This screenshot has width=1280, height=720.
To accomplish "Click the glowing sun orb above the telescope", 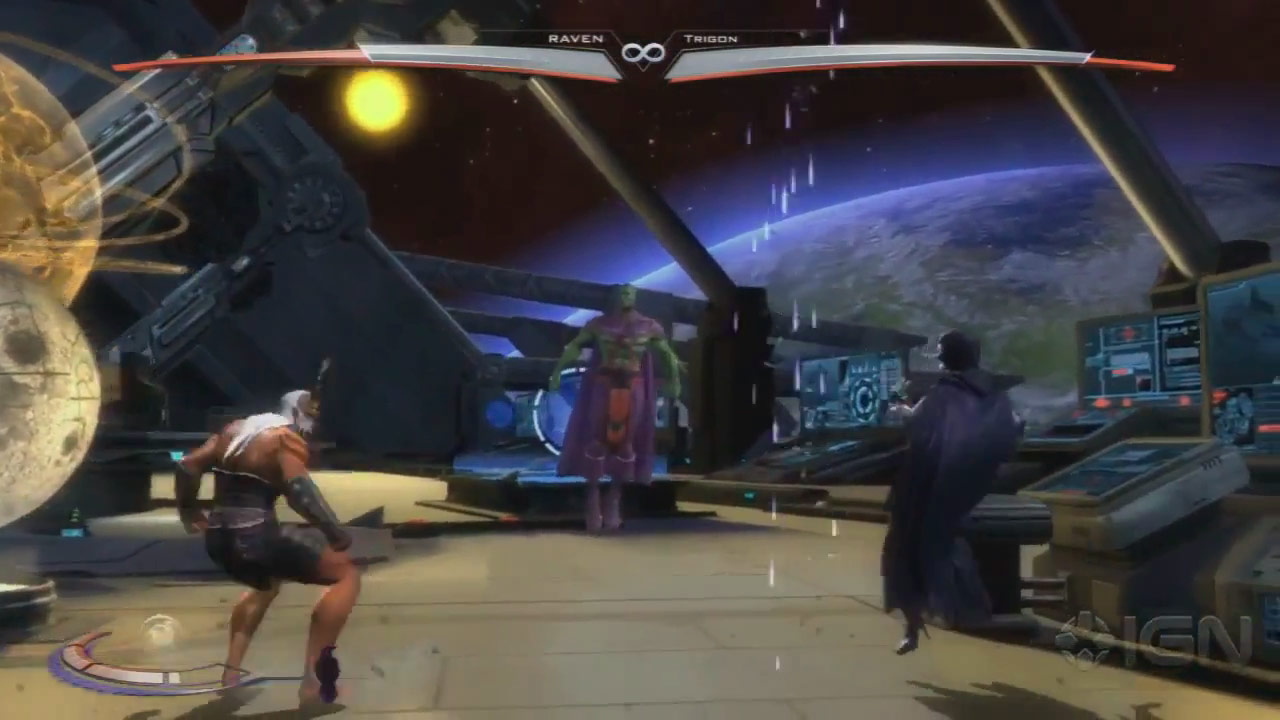I will click(x=374, y=103).
